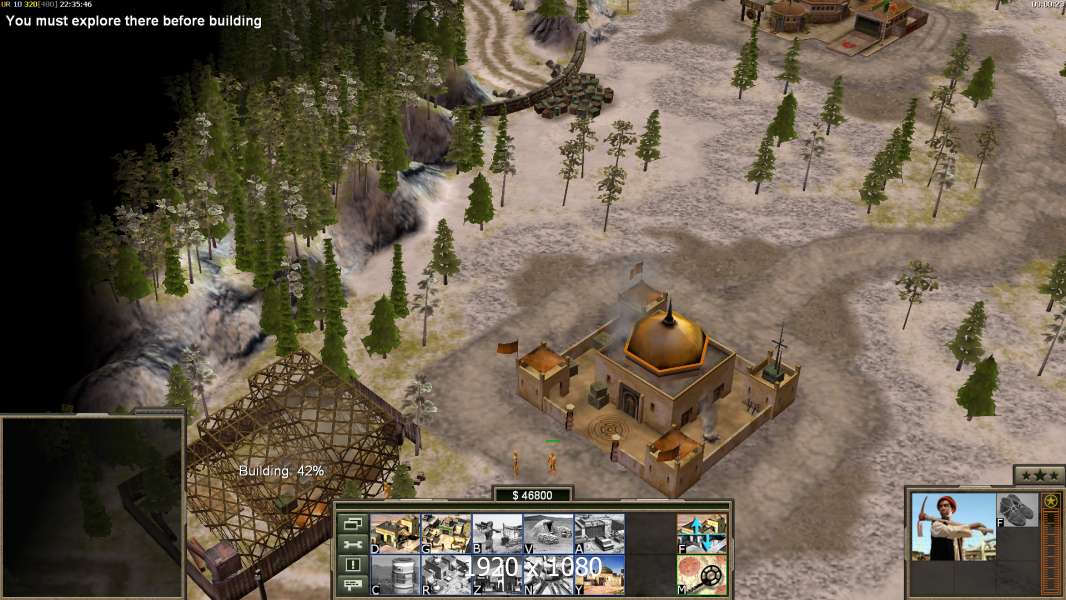Click the exclamation mark button
1066x600 pixels.
(x=352, y=564)
